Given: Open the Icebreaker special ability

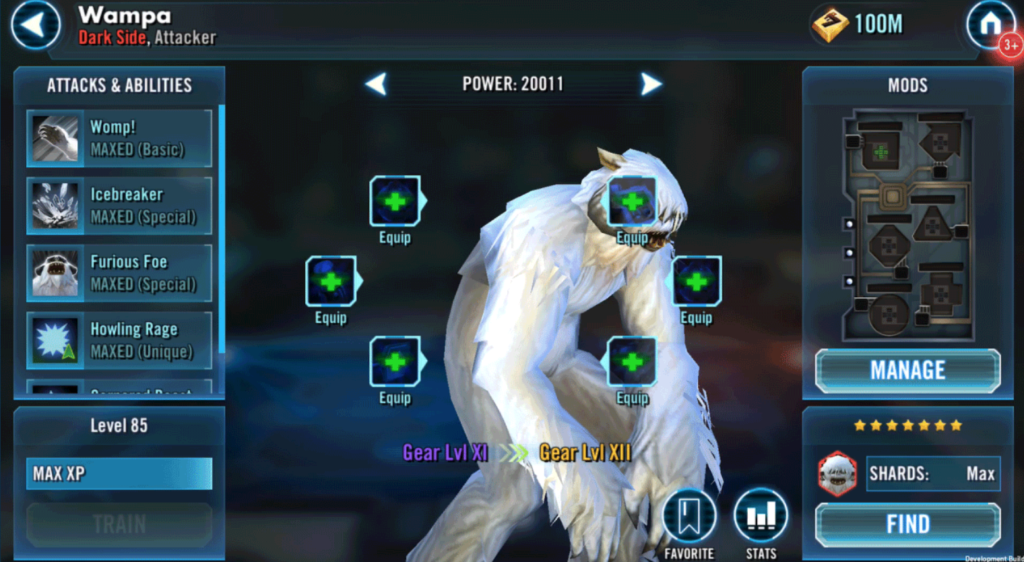Looking at the screenshot, I should coord(120,205).
